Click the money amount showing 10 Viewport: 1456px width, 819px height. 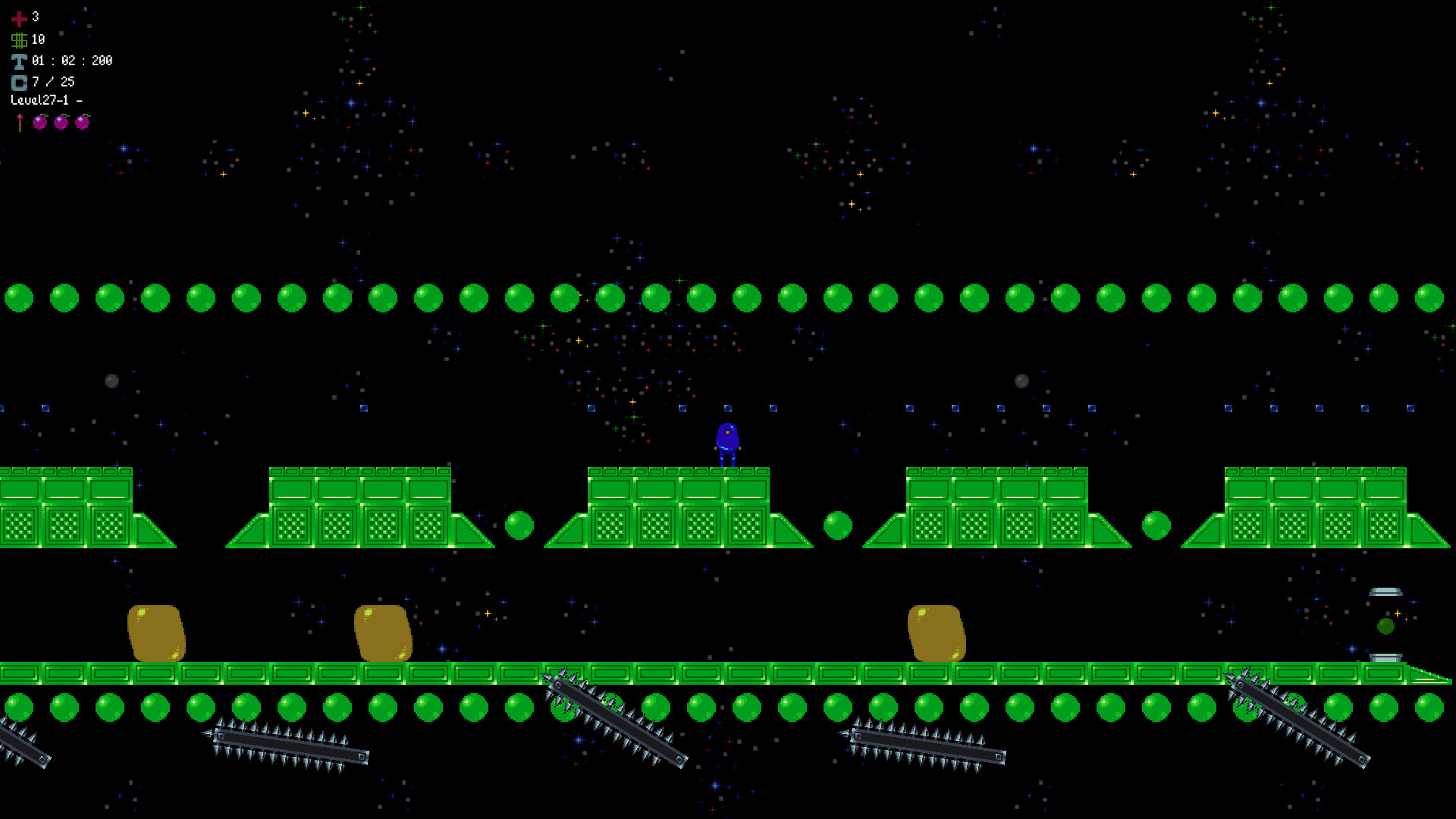tap(39, 39)
